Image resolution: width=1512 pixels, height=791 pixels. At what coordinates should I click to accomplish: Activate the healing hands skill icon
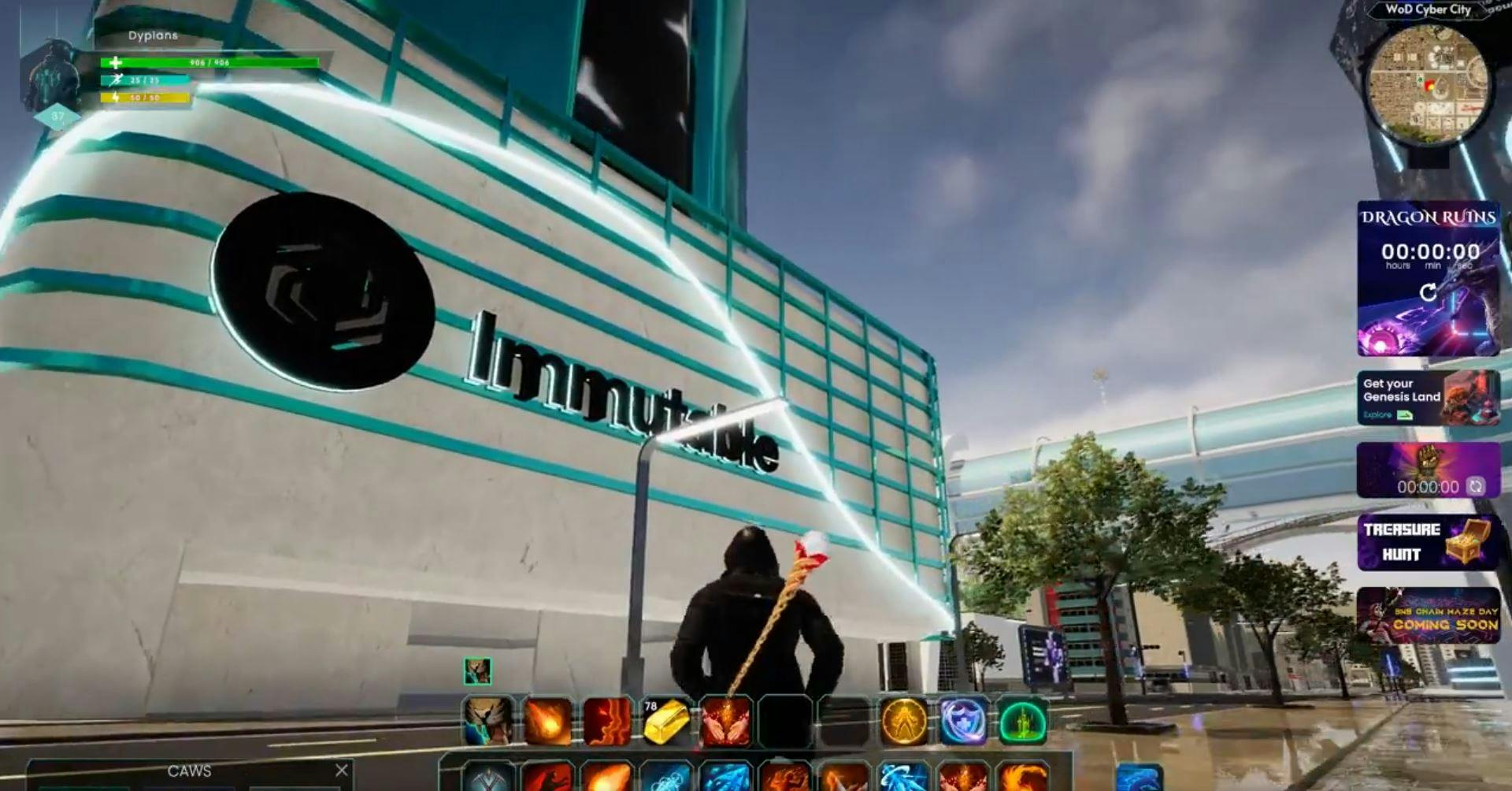coord(724,721)
